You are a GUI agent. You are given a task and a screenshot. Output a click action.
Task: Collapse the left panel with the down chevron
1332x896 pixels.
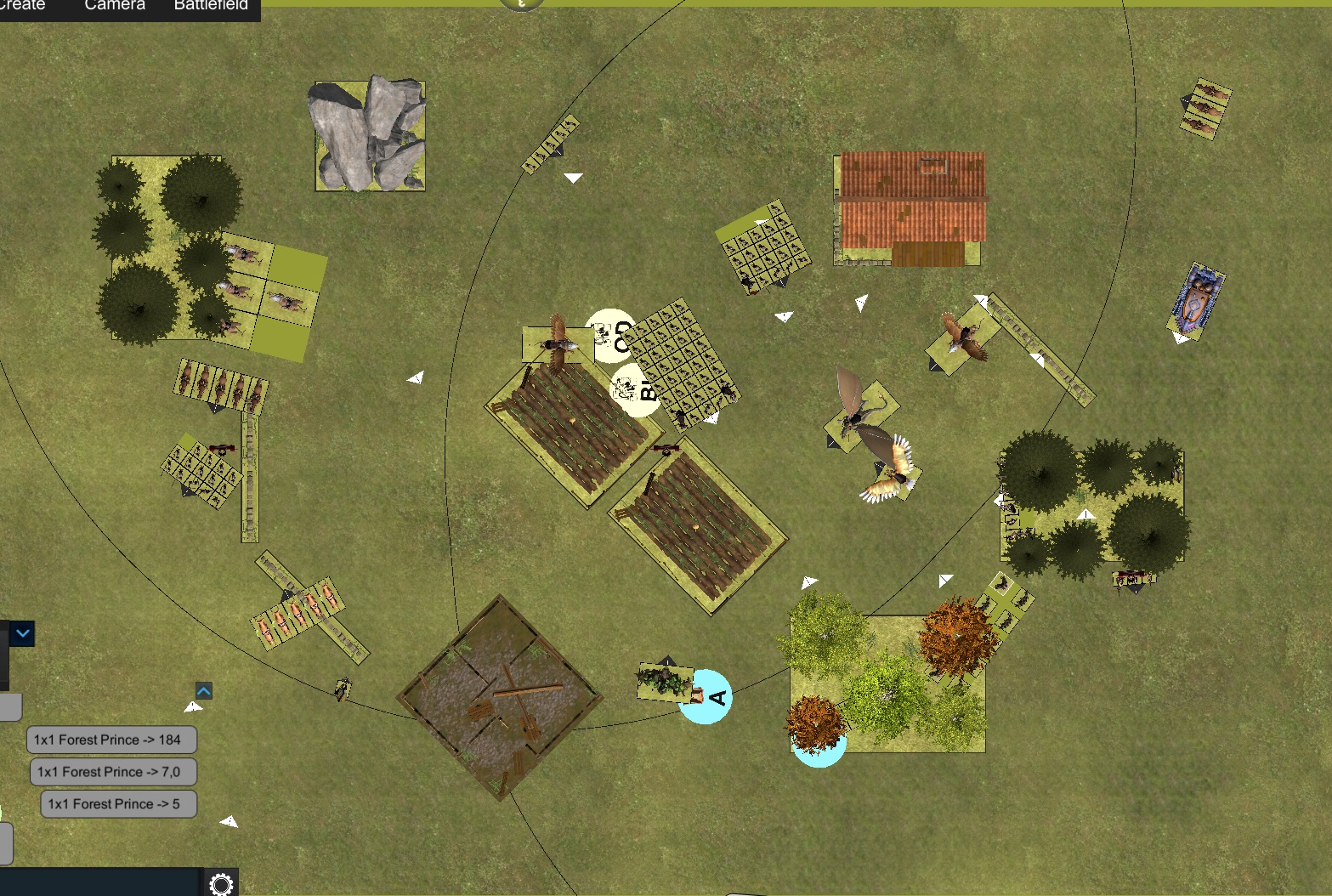(x=23, y=633)
